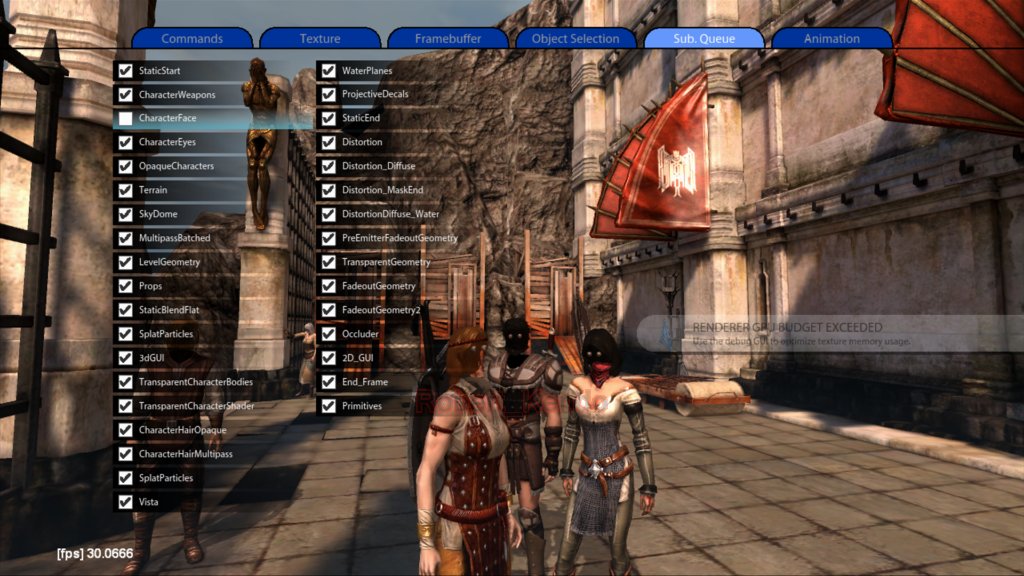
Task: Show the Object Selection tab
Action: (576, 39)
